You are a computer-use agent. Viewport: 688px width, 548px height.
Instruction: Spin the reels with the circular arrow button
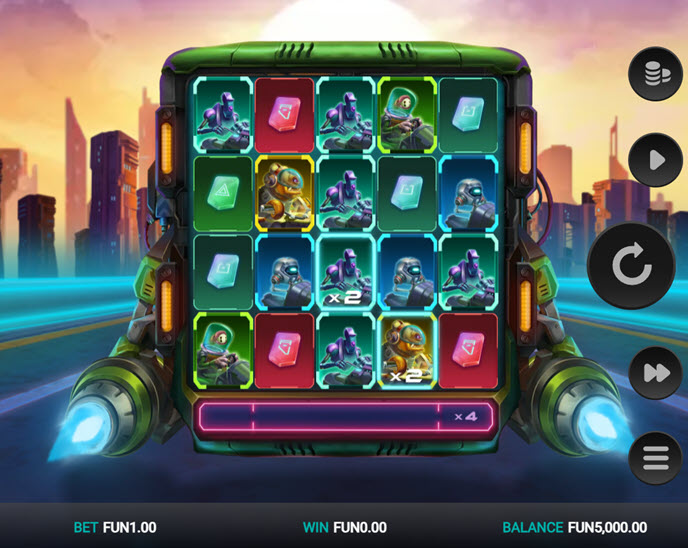(631, 265)
